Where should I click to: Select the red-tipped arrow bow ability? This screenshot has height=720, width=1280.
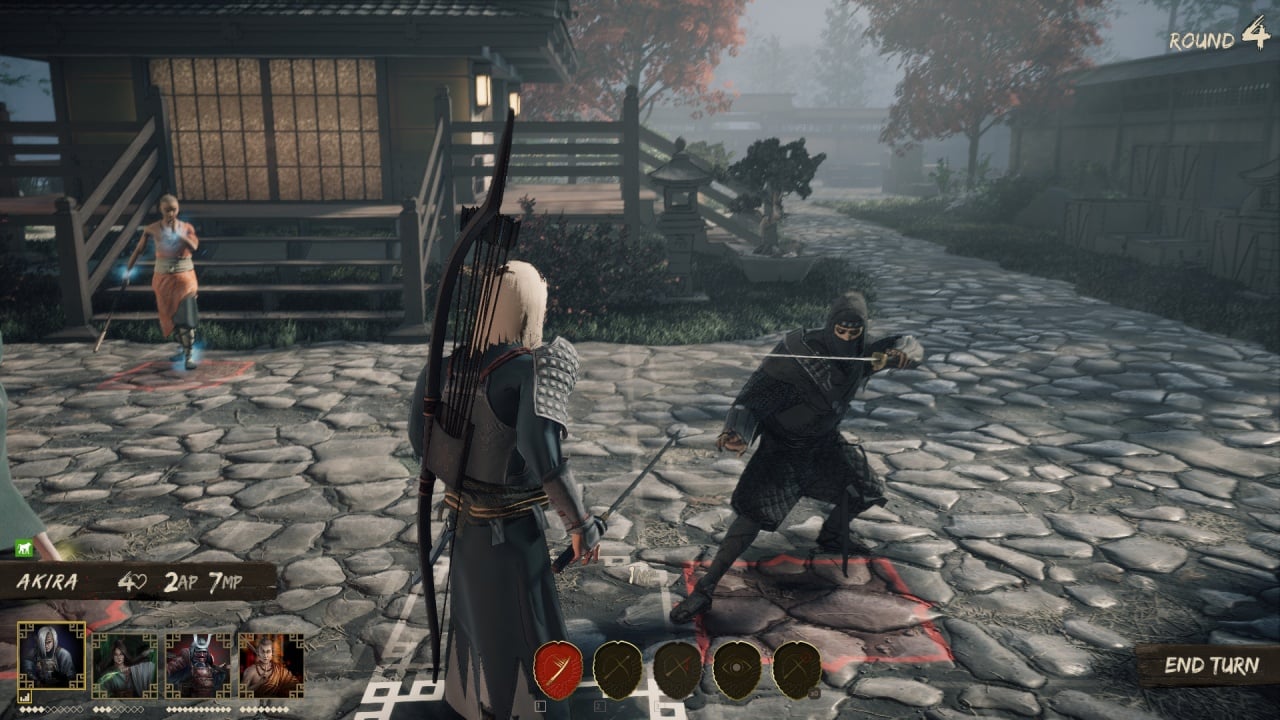click(x=677, y=669)
